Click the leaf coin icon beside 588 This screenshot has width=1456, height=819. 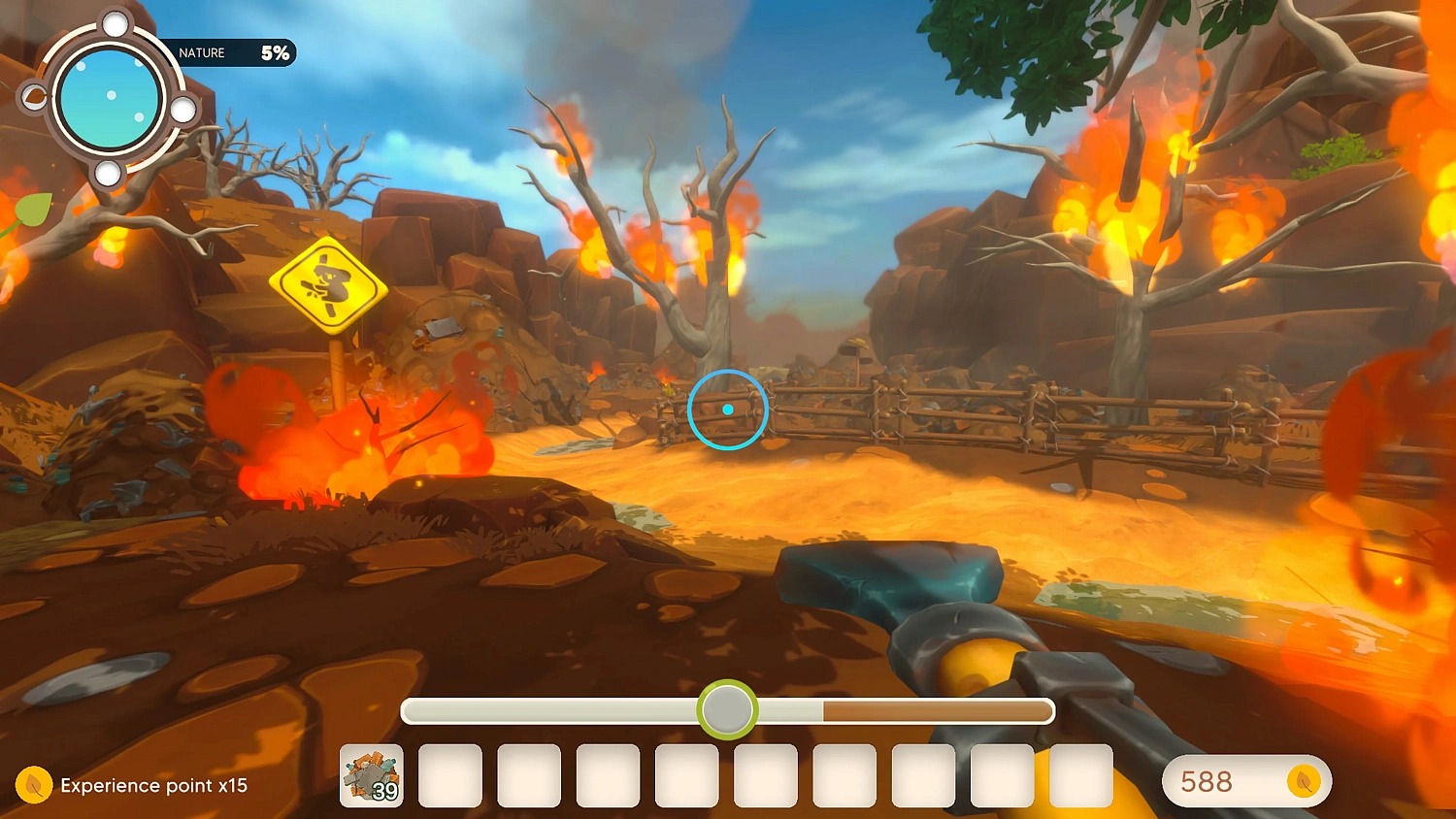[x=1303, y=781]
